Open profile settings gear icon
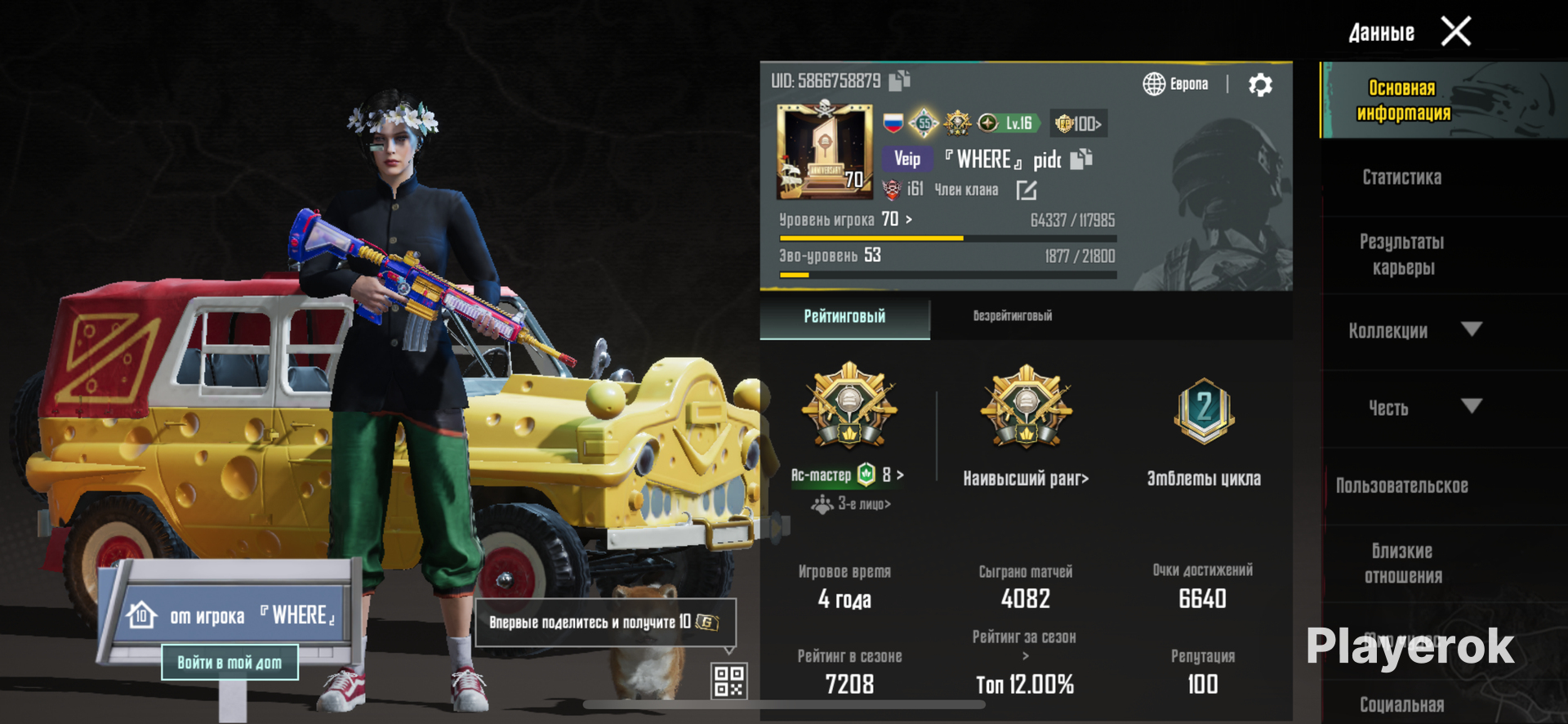This screenshot has height=724, width=1568. click(1260, 85)
